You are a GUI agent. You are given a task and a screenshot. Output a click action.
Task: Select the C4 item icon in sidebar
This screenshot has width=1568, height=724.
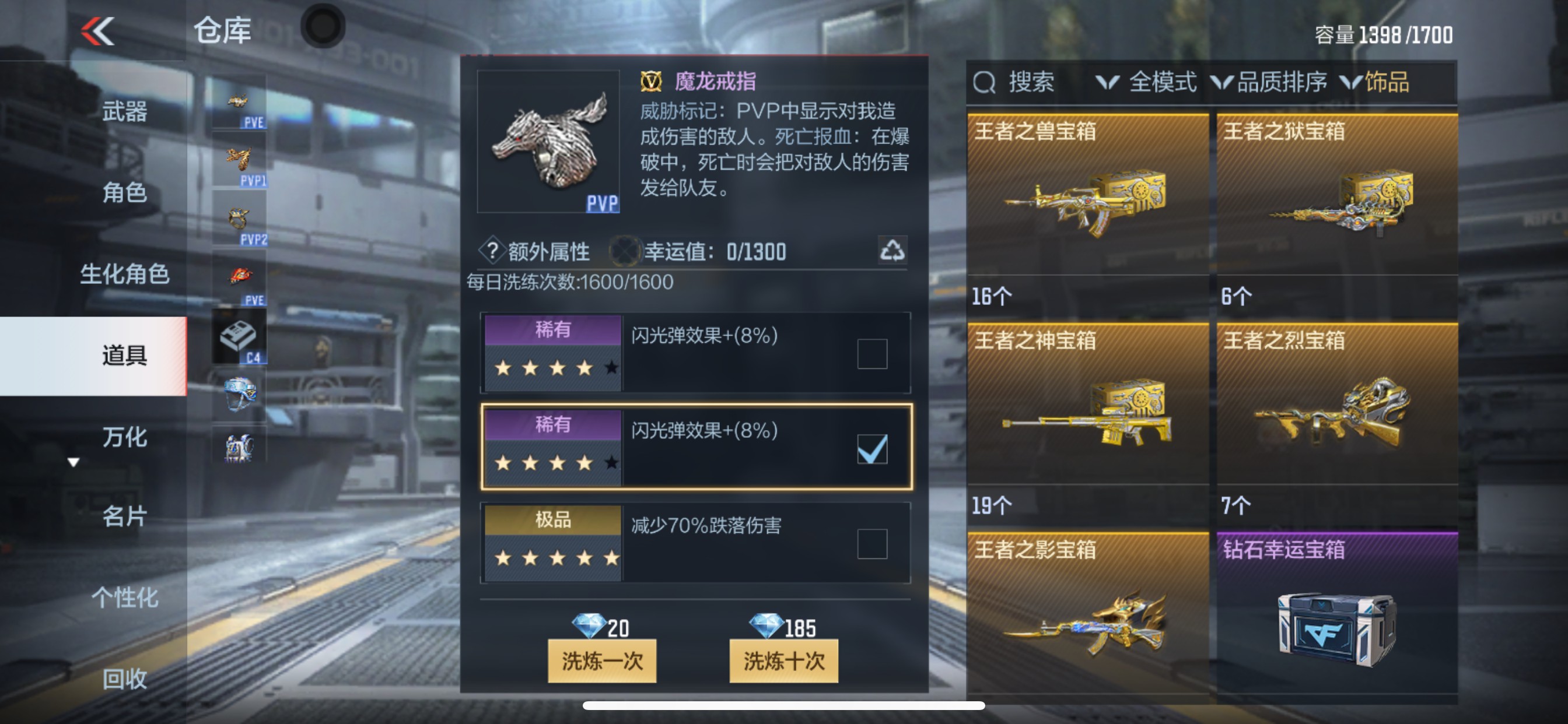[x=237, y=336]
